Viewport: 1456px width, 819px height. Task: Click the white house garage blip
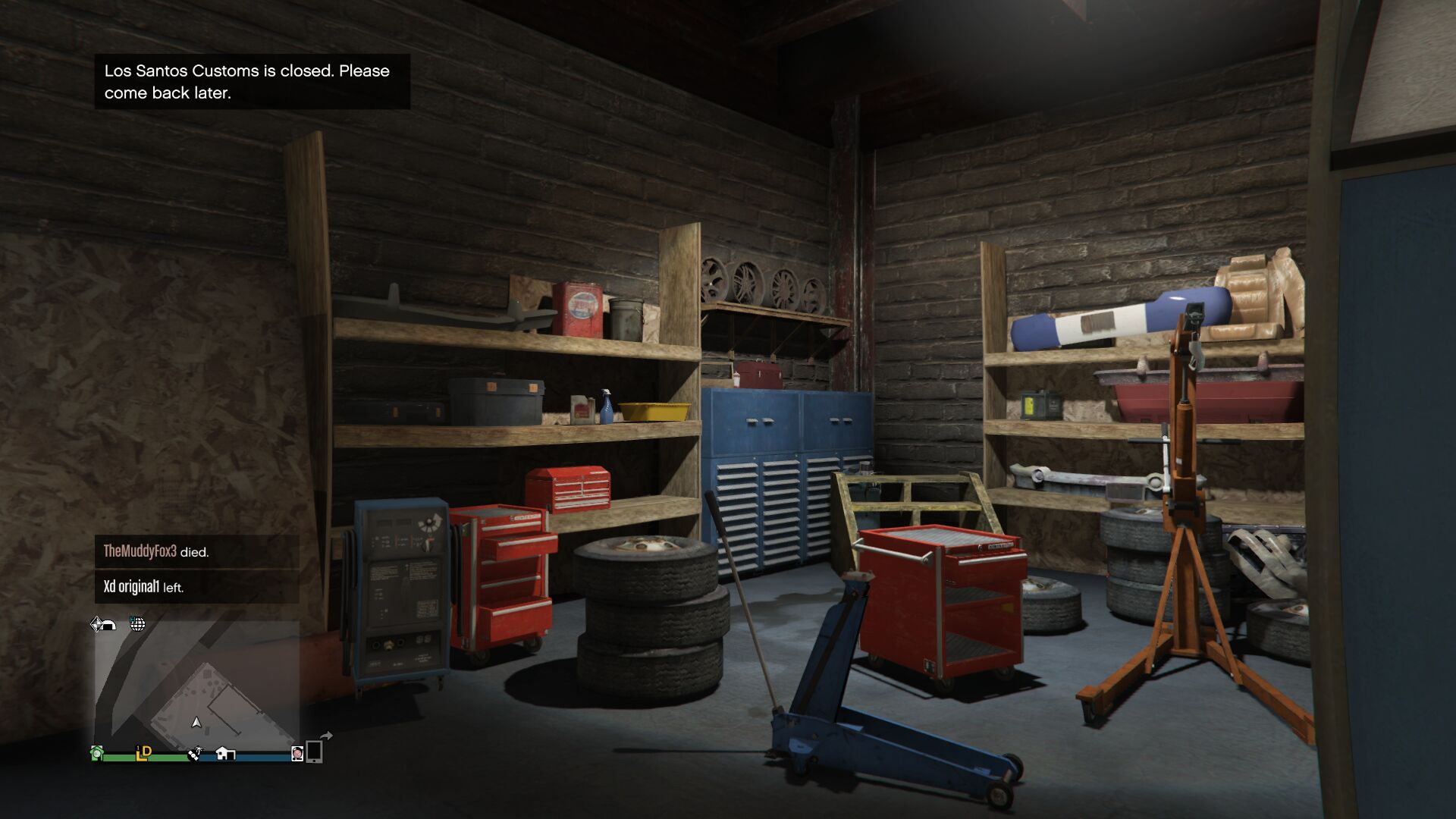pyautogui.click(x=225, y=753)
